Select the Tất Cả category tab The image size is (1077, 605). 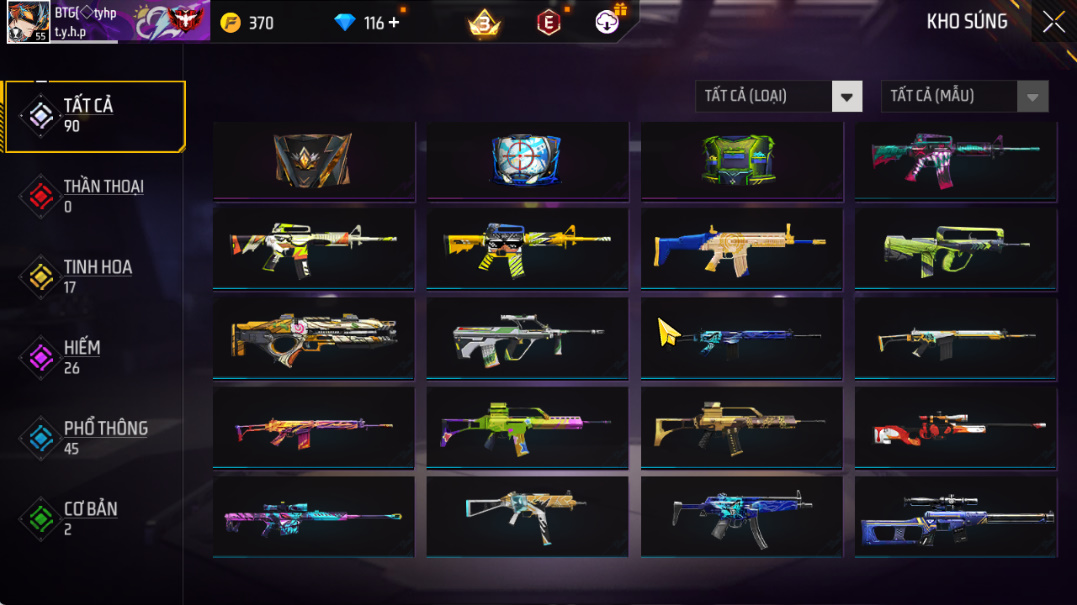(x=95, y=116)
